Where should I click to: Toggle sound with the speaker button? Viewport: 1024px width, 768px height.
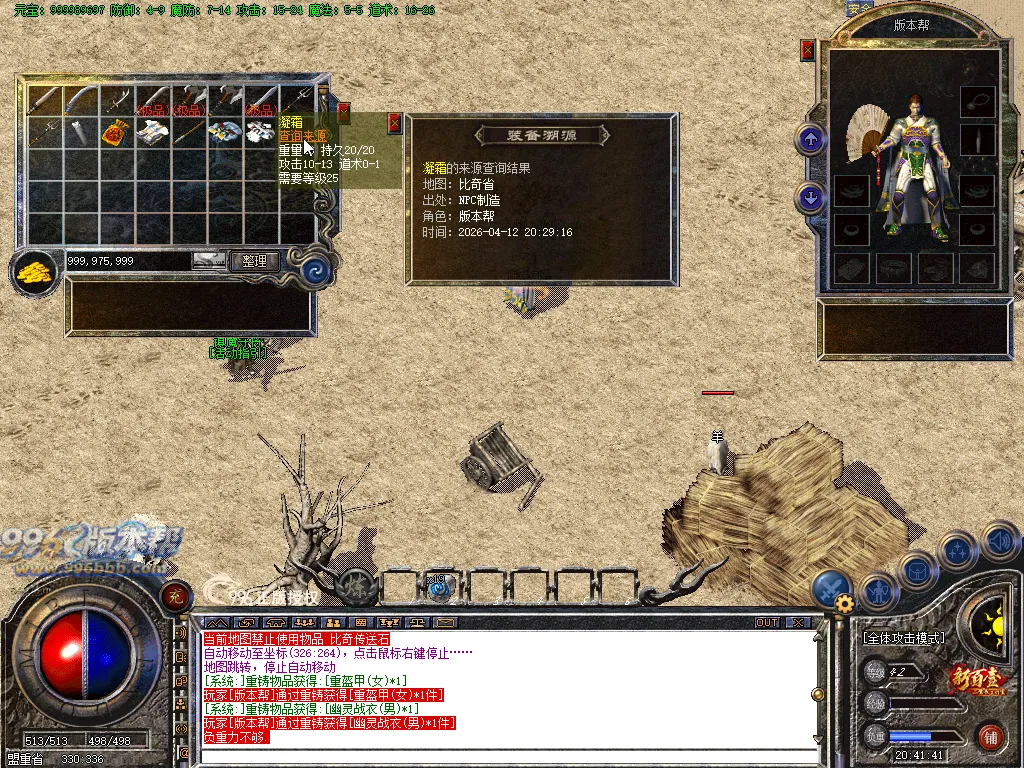1000,542
